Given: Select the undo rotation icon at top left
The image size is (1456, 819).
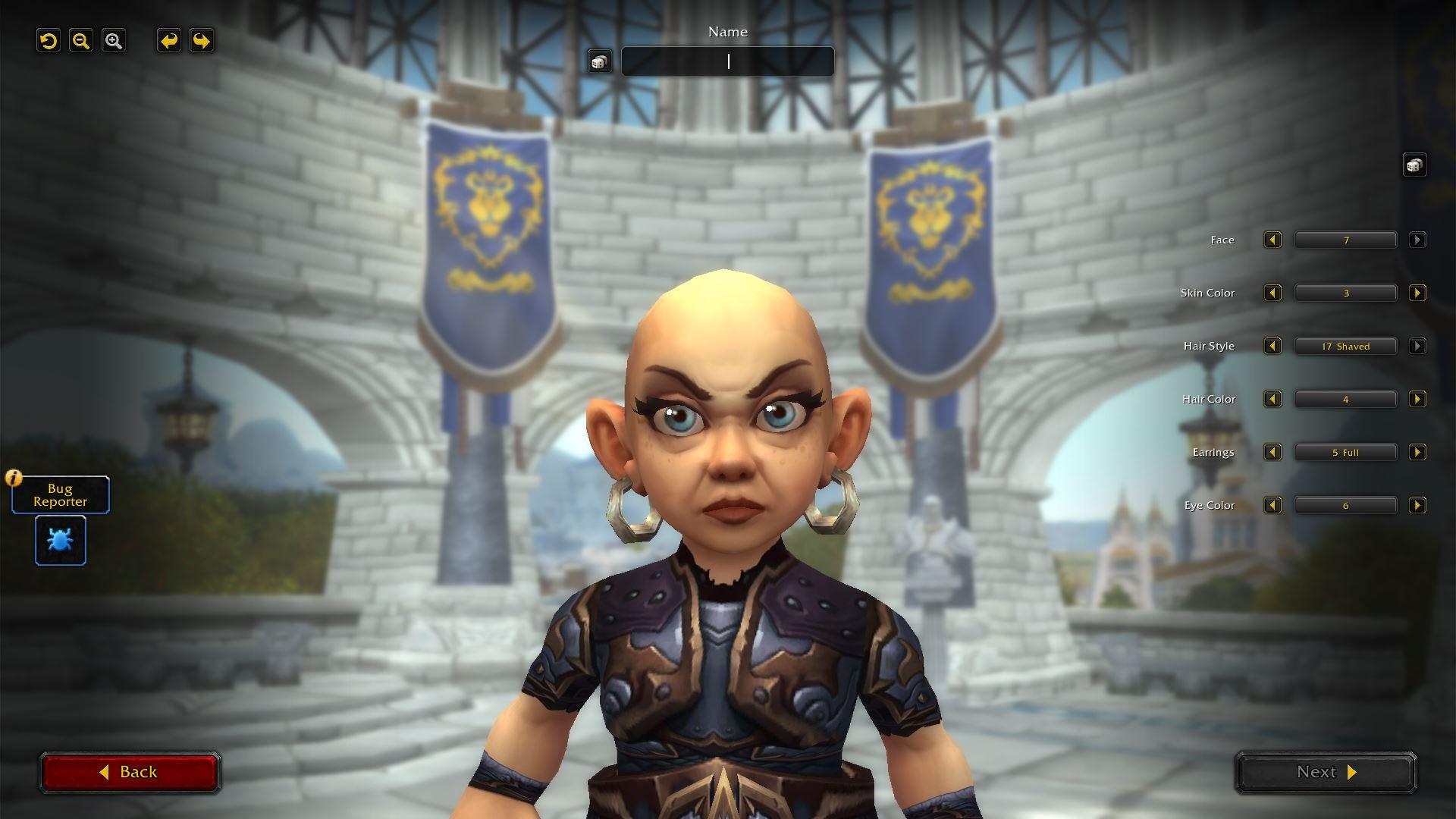Looking at the screenshot, I should tap(49, 41).
